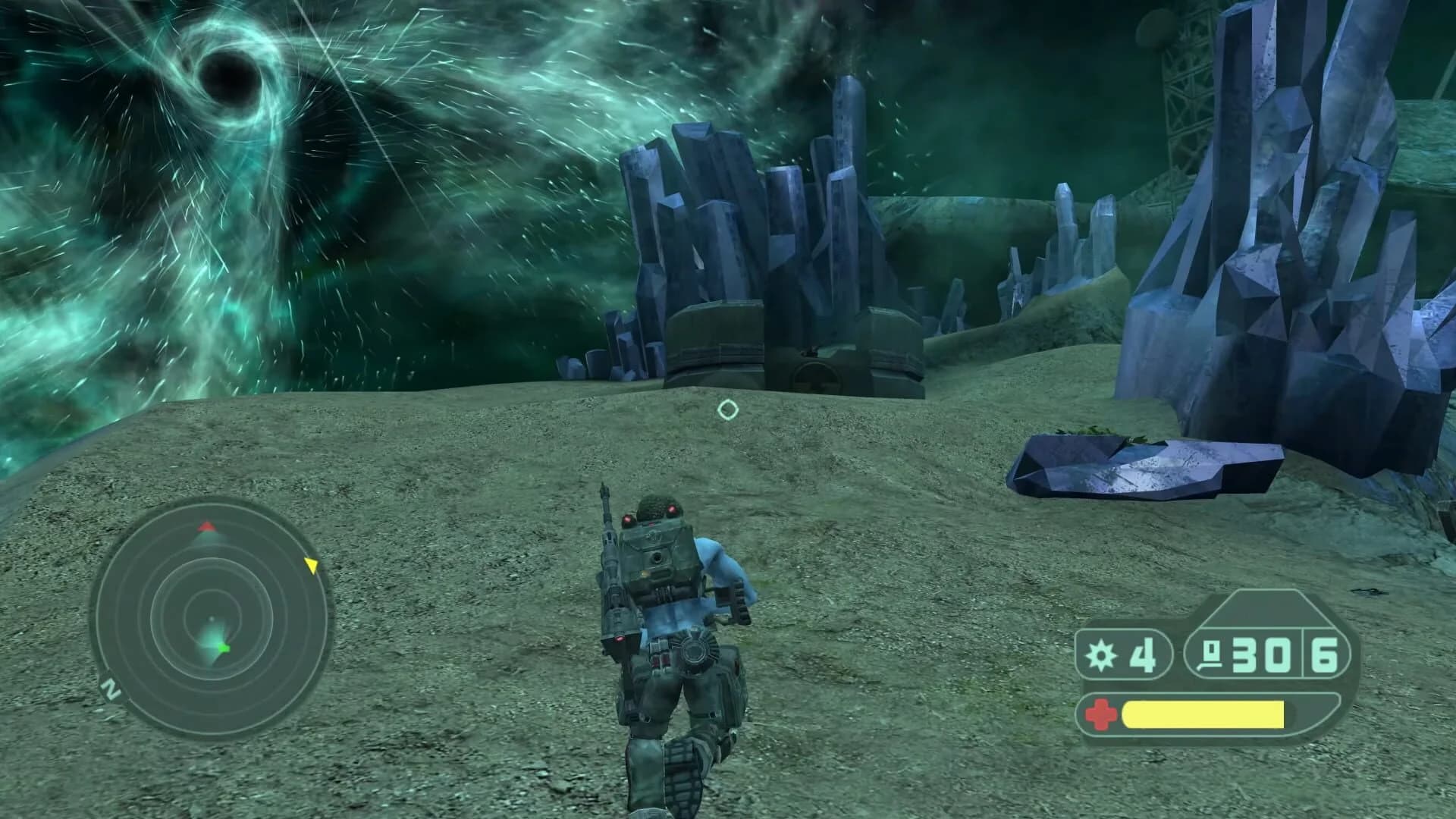This screenshot has height=819, width=1456.
Task: Click the N compass marker on the minimap
Action: (112, 689)
